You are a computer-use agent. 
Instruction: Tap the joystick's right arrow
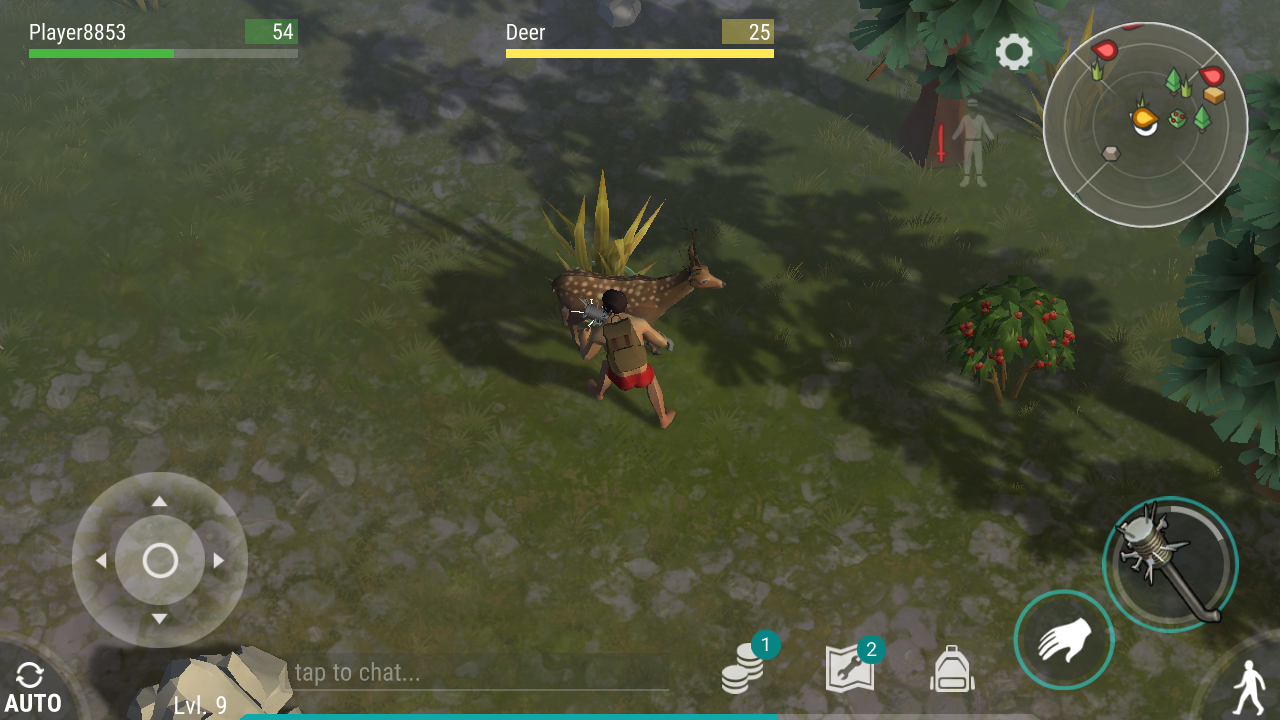coord(219,560)
